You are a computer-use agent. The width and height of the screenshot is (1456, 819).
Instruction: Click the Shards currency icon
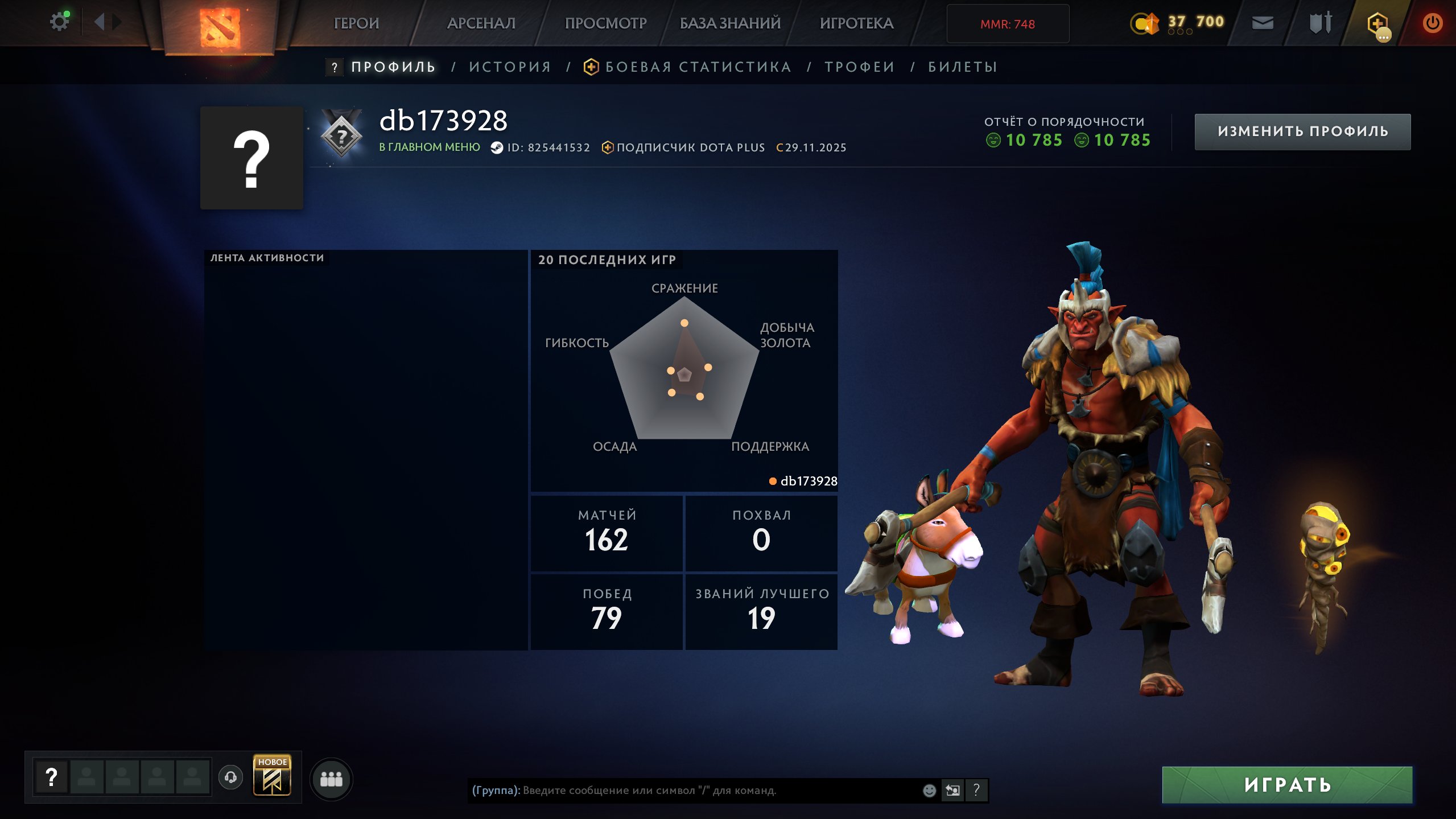[1146, 23]
